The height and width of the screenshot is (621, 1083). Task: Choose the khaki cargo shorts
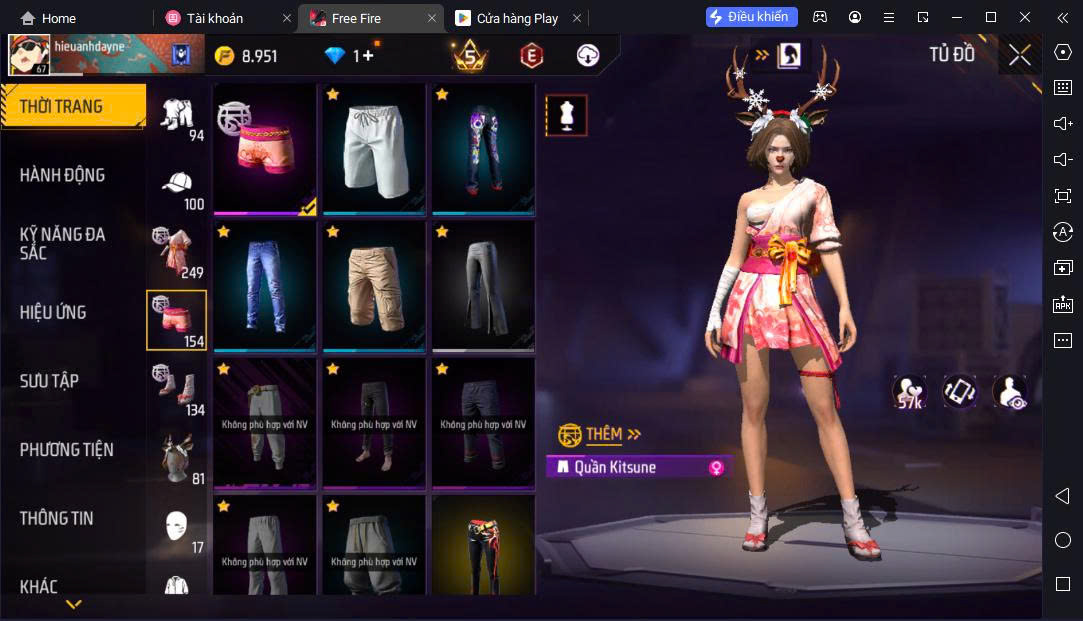pyautogui.click(x=374, y=285)
